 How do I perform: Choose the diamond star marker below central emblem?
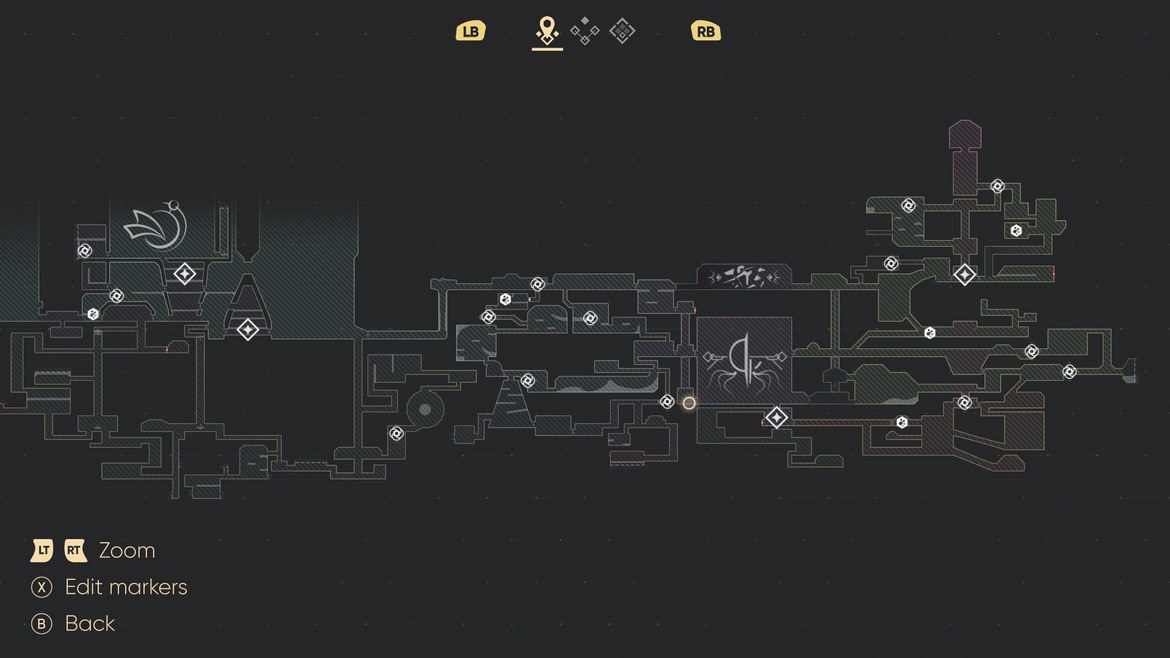[776, 417]
